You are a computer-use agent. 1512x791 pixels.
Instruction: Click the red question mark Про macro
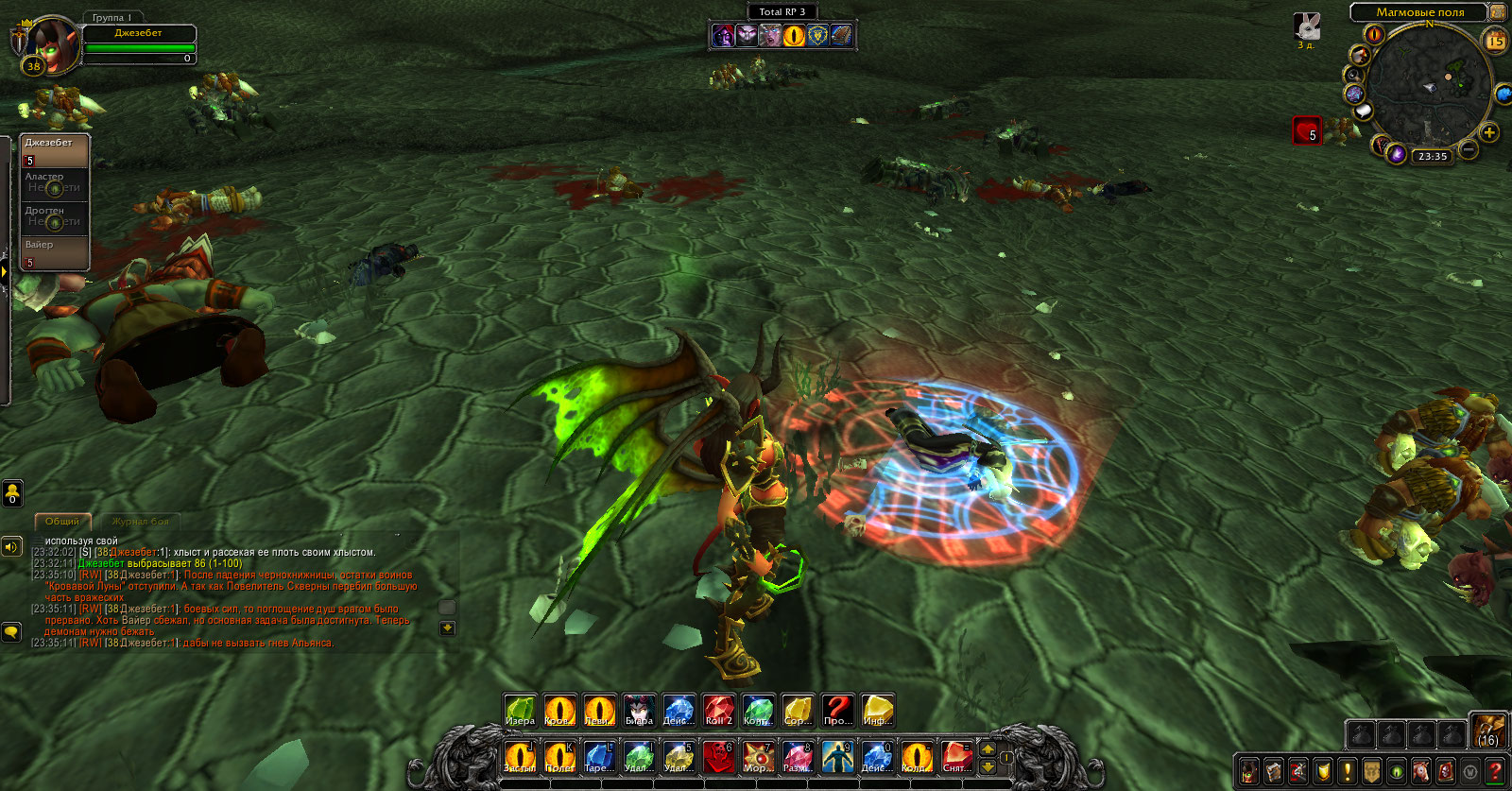[837, 711]
